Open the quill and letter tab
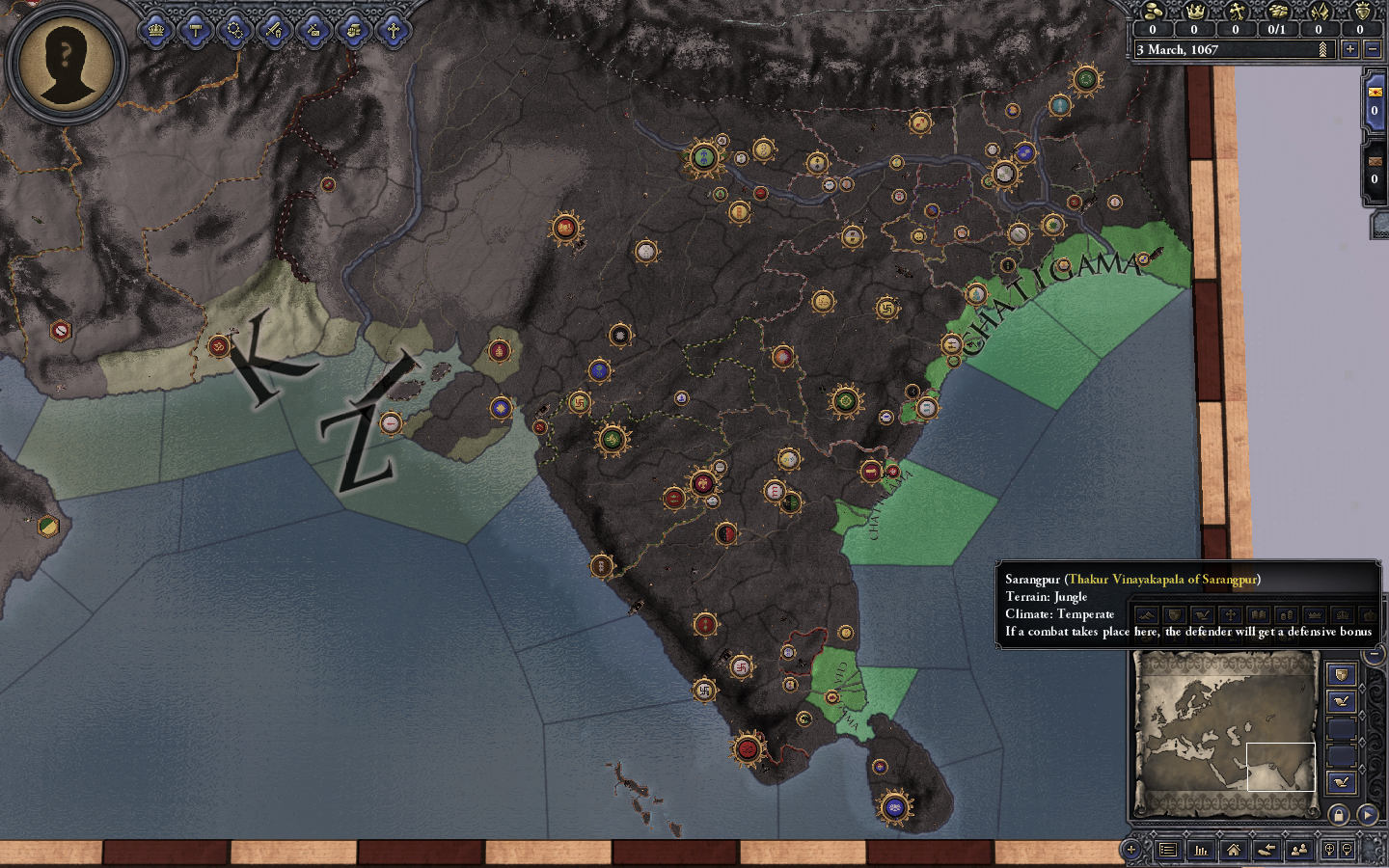 (314, 31)
